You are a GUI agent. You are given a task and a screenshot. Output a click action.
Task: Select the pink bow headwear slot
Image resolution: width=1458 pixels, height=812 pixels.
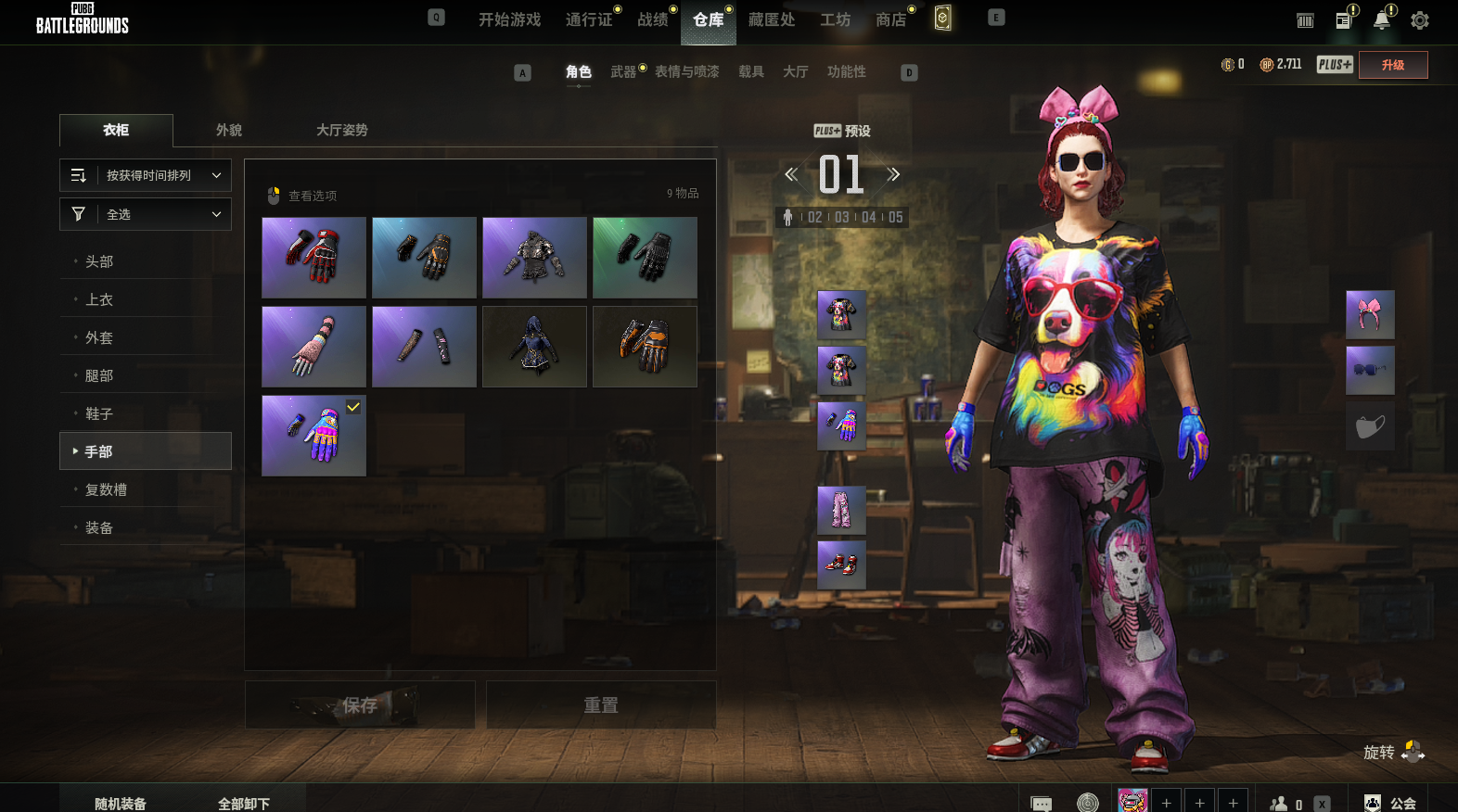point(1370,314)
